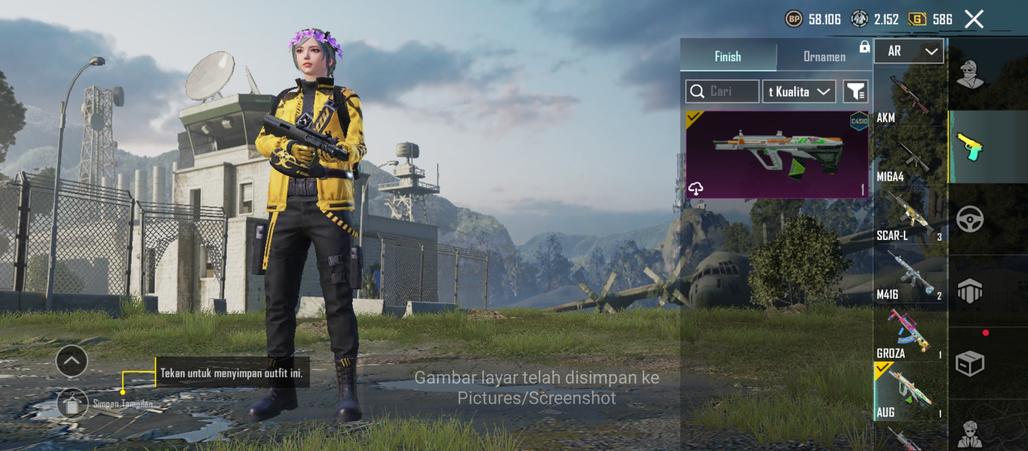Close the inventory screen with the X

[x=974, y=19]
